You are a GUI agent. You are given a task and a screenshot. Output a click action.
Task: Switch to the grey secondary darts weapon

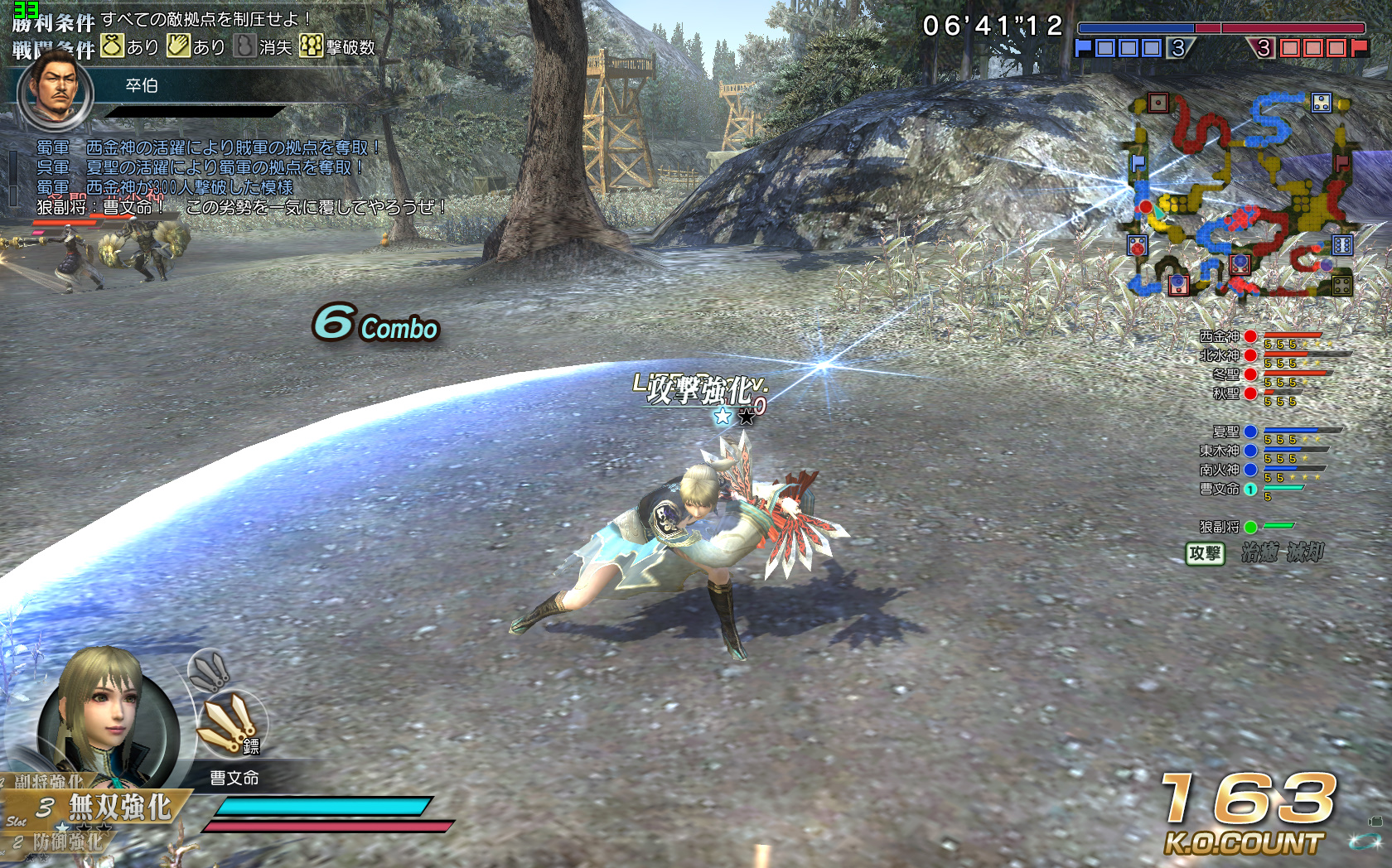pos(209,671)
